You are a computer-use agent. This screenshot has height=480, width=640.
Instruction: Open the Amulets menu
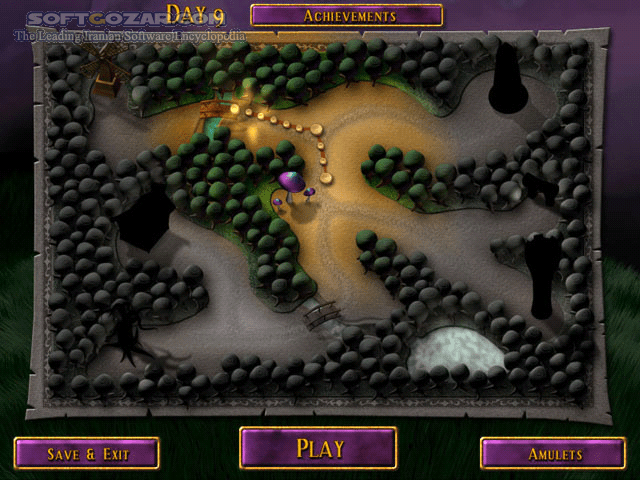tap(553, 453)
